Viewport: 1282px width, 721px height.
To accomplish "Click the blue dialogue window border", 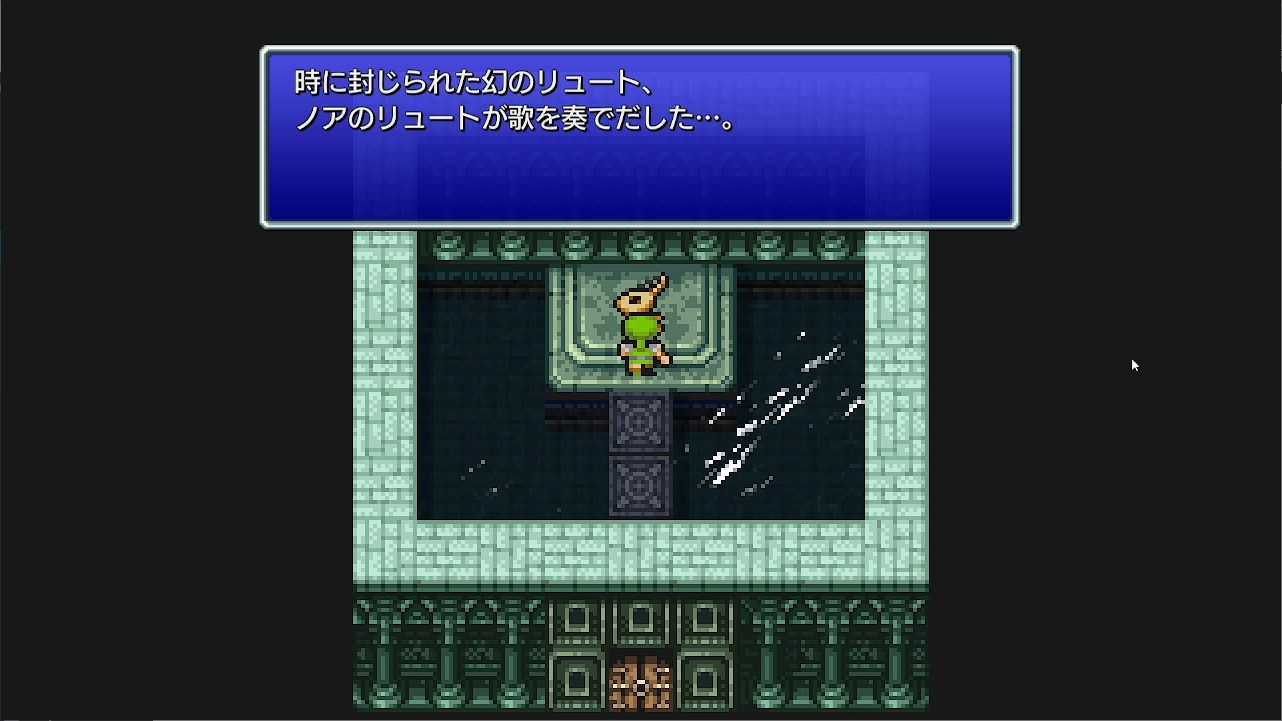I will tap(640, 47).
